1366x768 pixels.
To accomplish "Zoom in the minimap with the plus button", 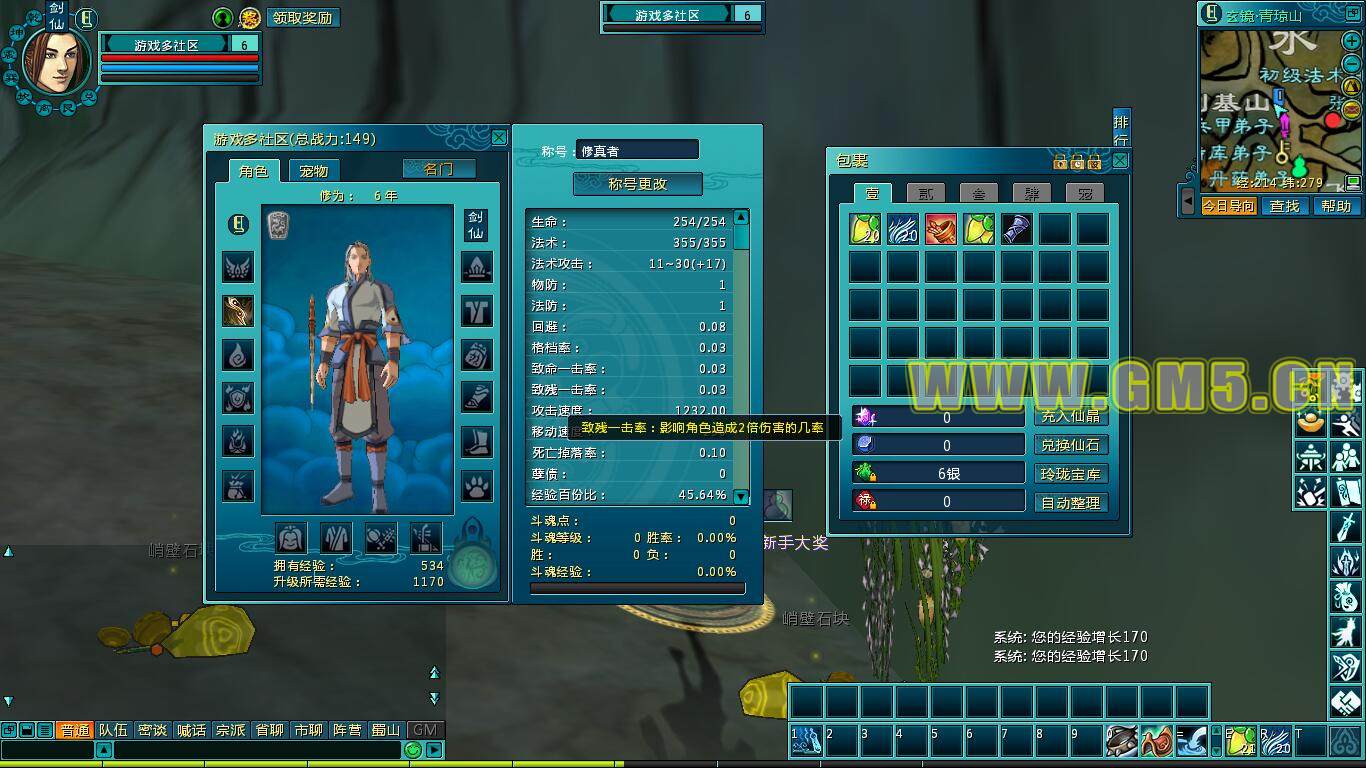I will click(x=1351, y=41).
